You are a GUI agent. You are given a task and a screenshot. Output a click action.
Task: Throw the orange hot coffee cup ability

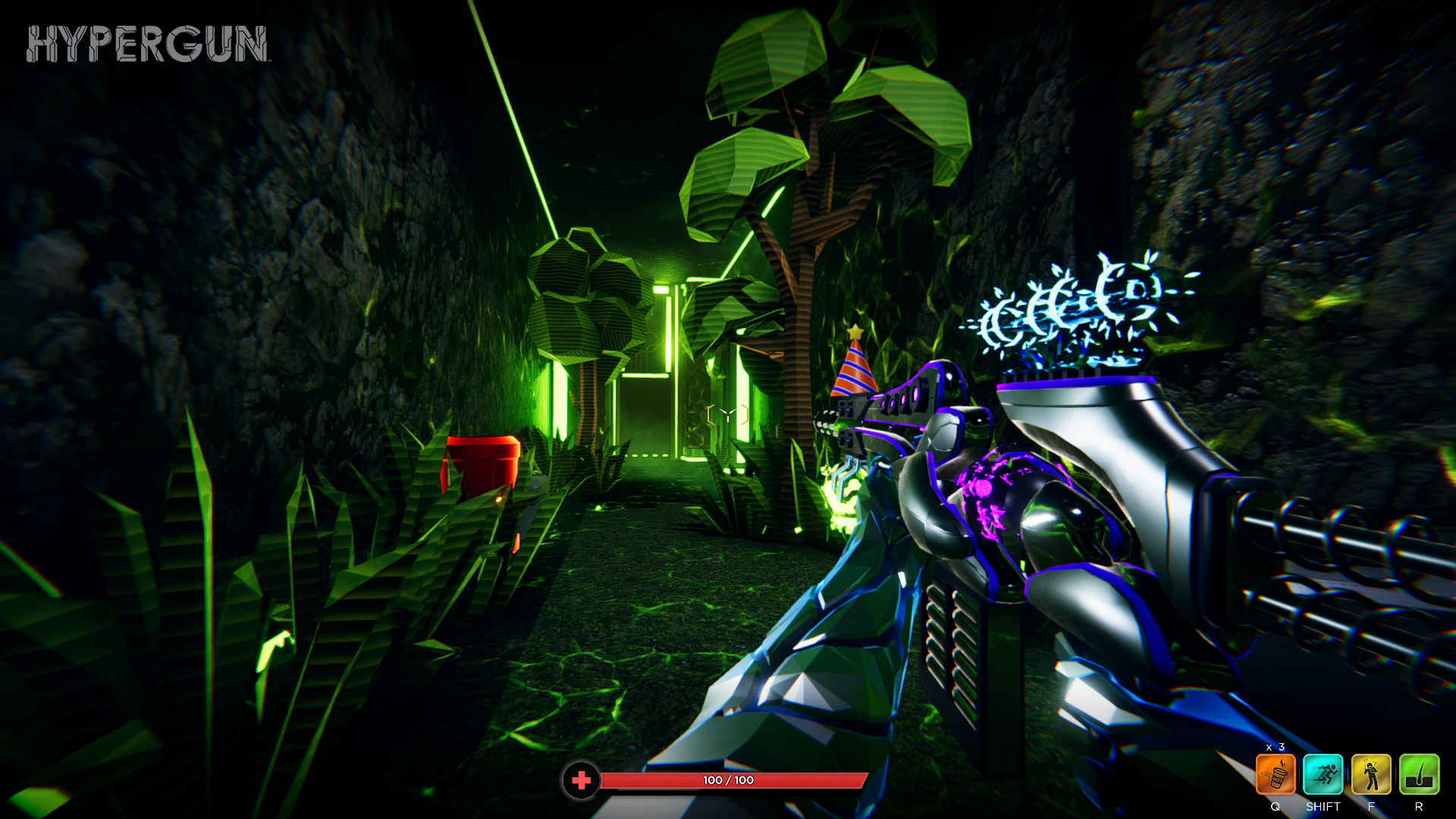click(1276, 774)
